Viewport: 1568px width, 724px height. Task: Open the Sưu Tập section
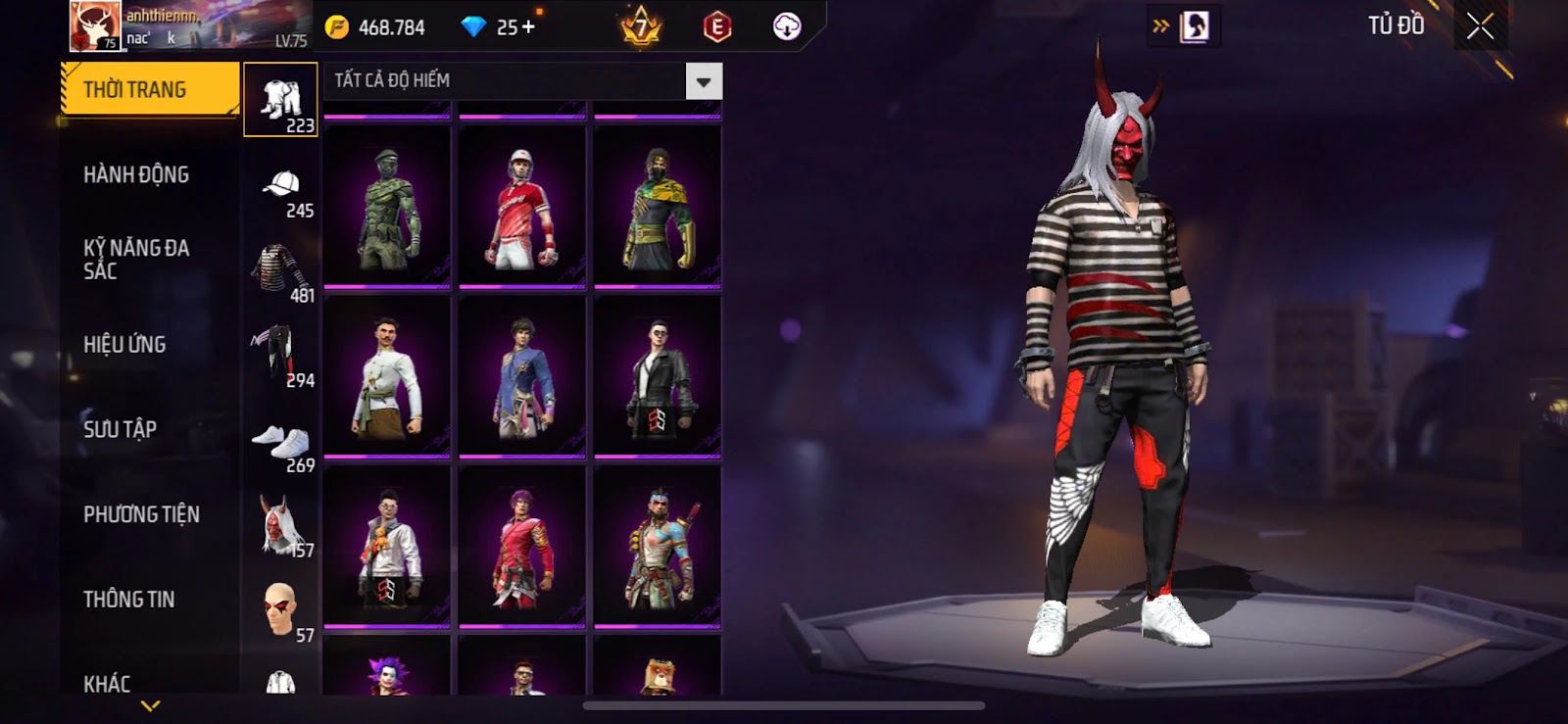click(120, 429)
